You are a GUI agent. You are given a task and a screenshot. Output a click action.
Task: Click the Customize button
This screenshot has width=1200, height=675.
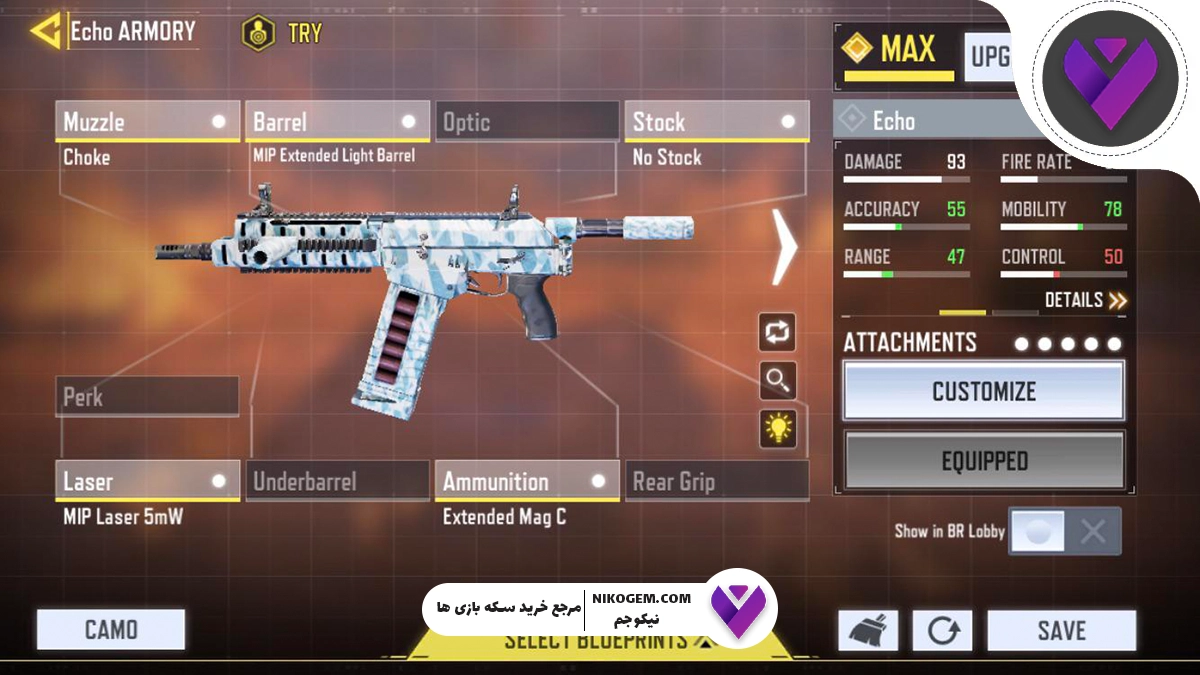coord(984,390)
